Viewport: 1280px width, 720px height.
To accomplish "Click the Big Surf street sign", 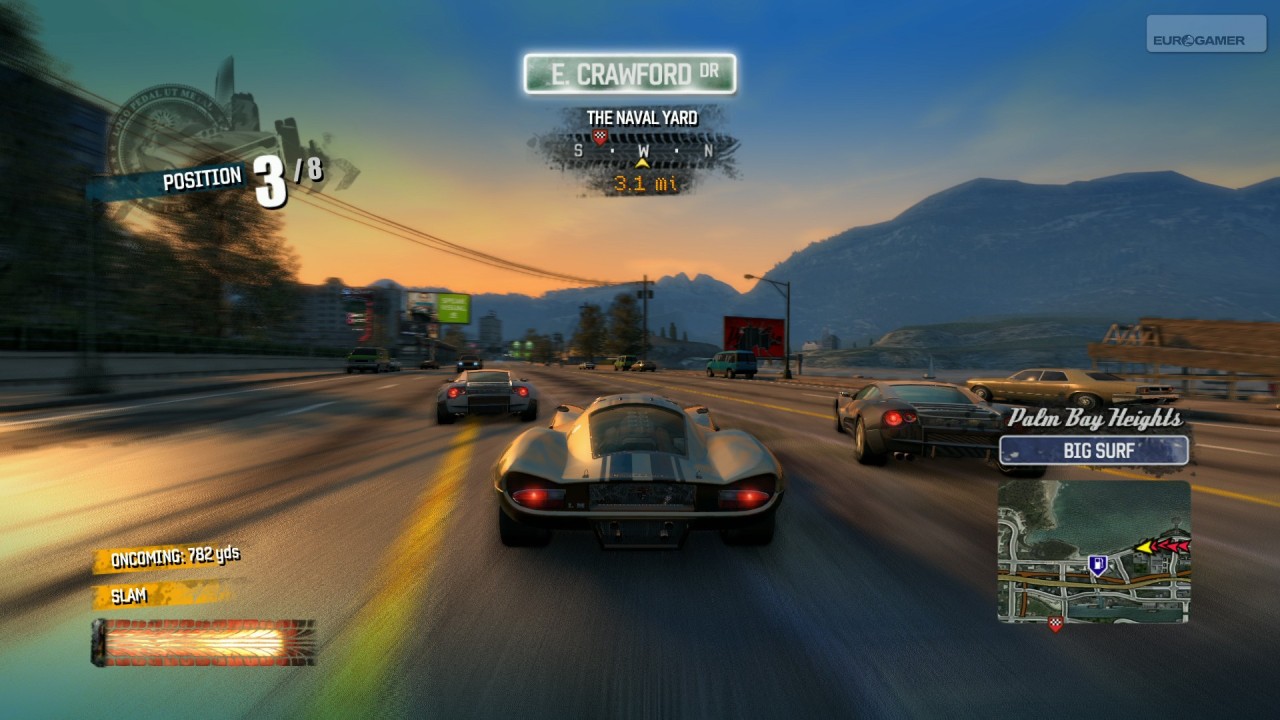I will (1094, 450).
